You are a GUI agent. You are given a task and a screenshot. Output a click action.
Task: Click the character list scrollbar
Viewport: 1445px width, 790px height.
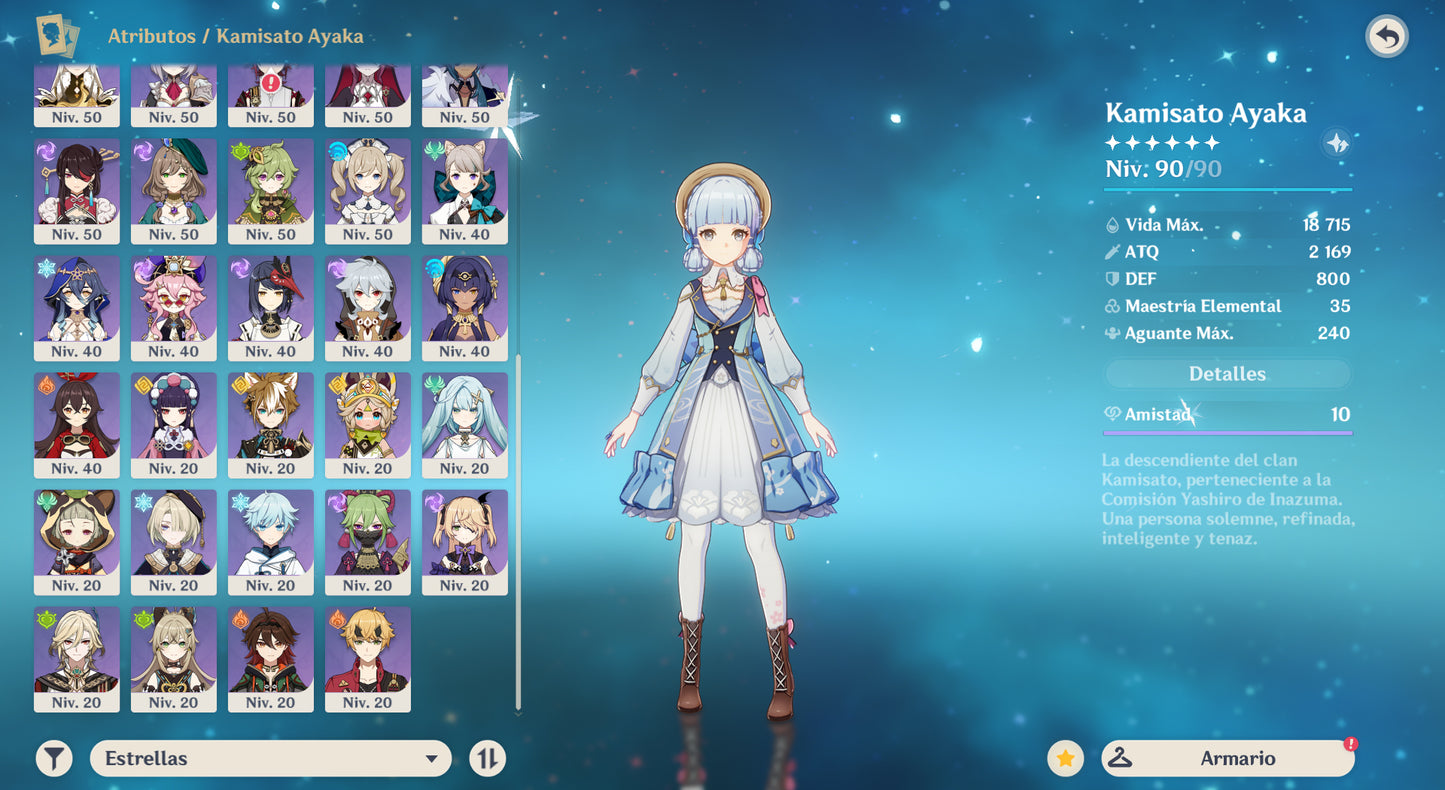point(517,530)
